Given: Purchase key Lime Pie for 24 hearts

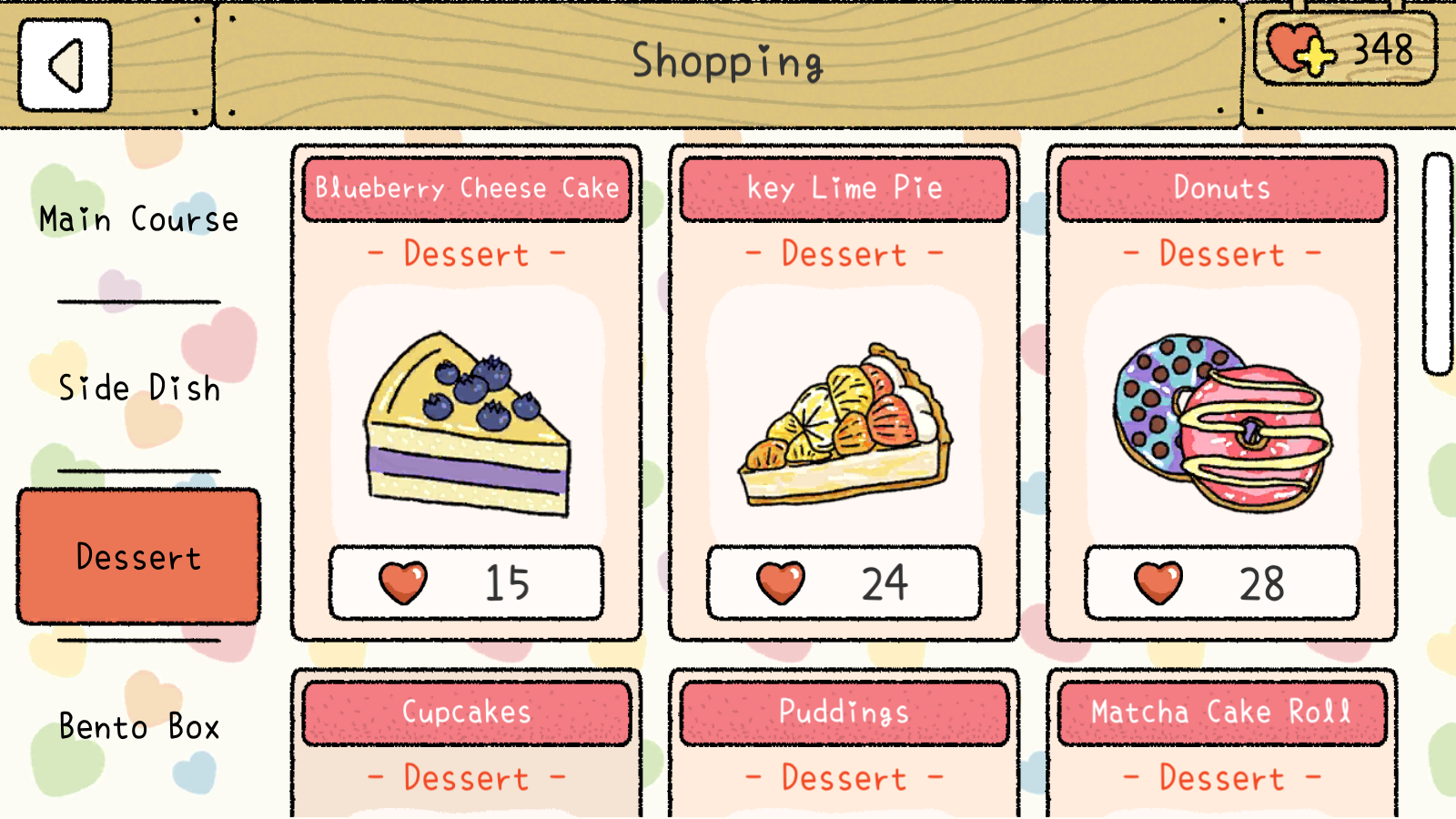Looking at the screenshot, I should [844, 582].
